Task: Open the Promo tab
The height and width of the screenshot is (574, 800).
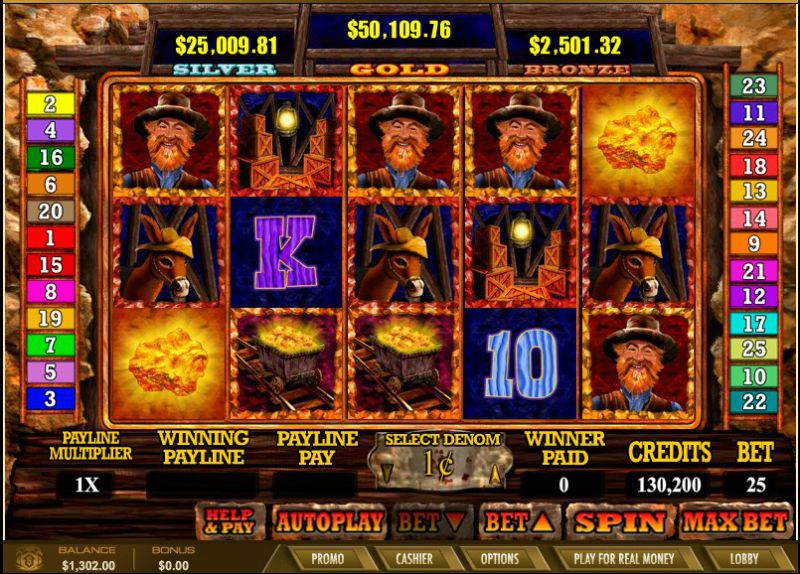Action: pyautogui.click(x=327, y=558)
